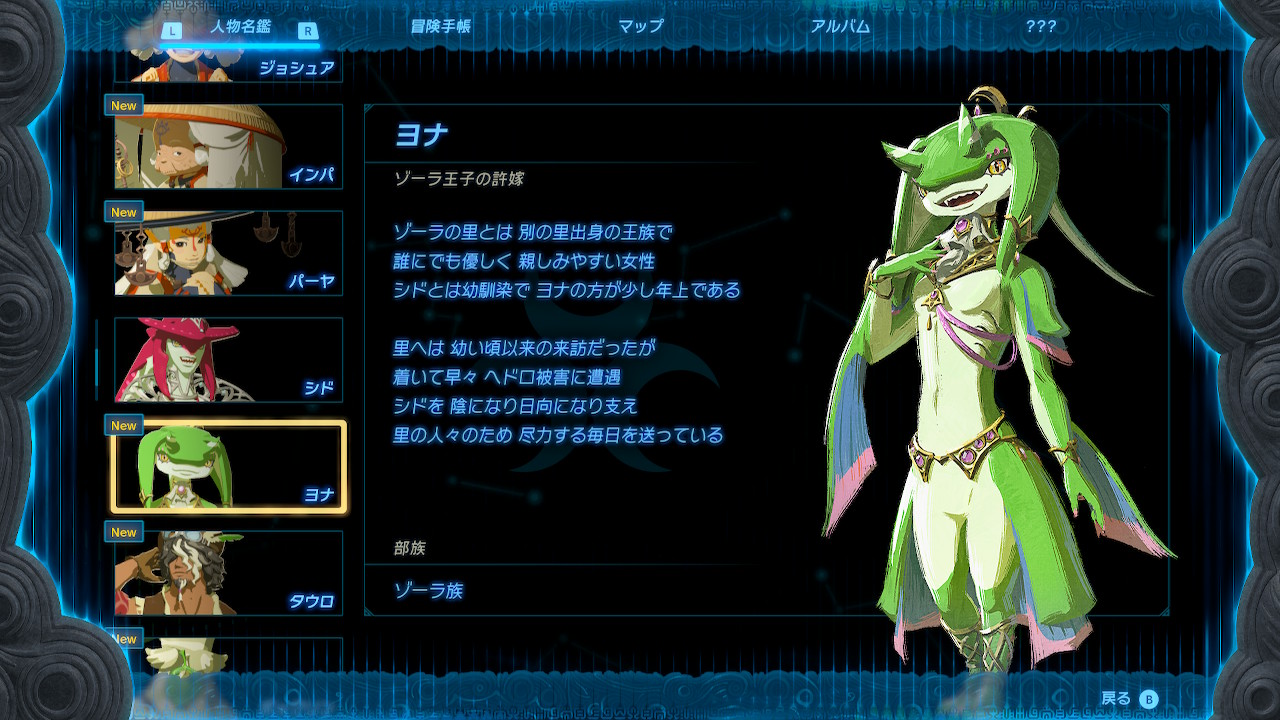This screenshot has height=720, width=1280.
Task: Choose インパ from the character list
Action: click(229, 146)
